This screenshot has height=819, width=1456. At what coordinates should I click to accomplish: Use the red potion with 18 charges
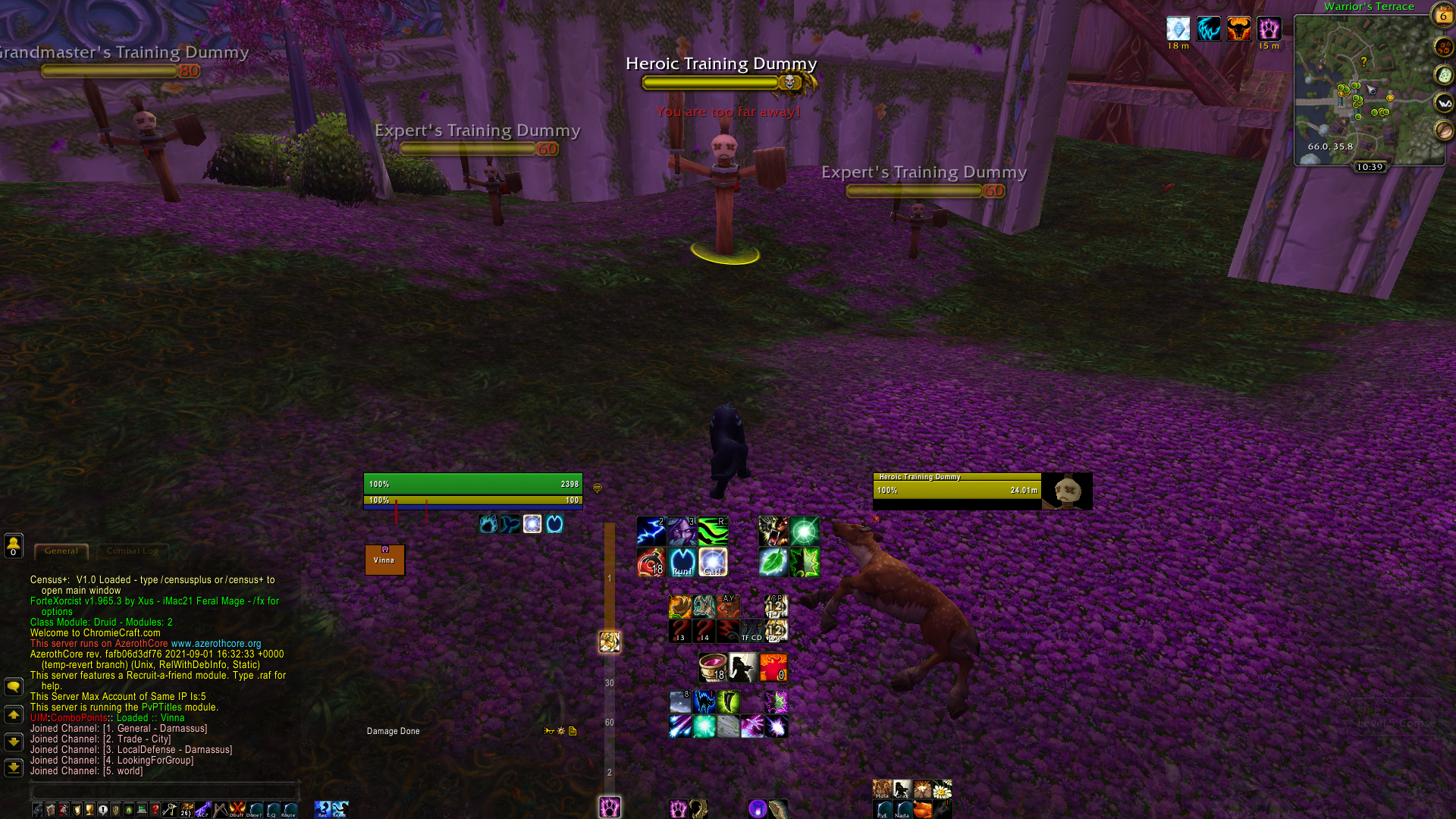(651, 563)
